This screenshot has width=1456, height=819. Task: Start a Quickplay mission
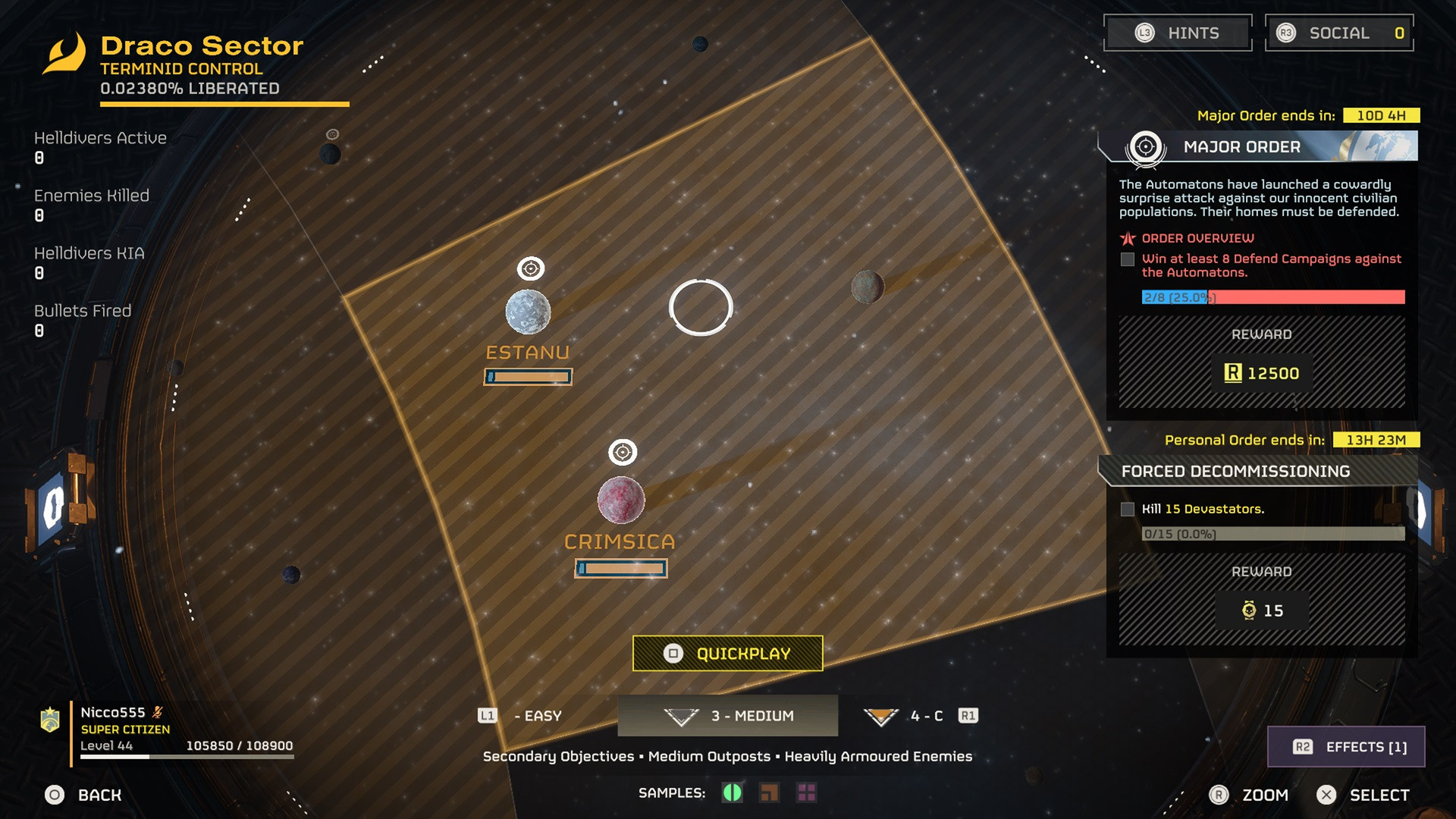[x=727, y=654]
